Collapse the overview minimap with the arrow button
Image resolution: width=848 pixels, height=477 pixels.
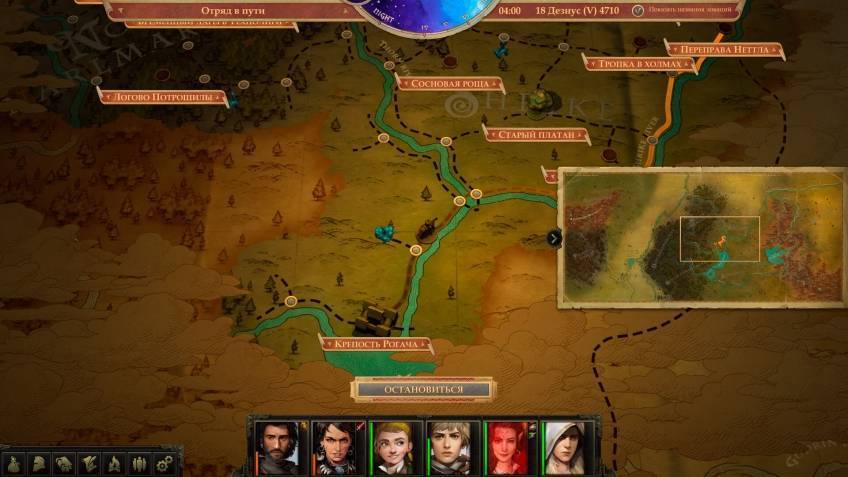click(x=554, y=238)
